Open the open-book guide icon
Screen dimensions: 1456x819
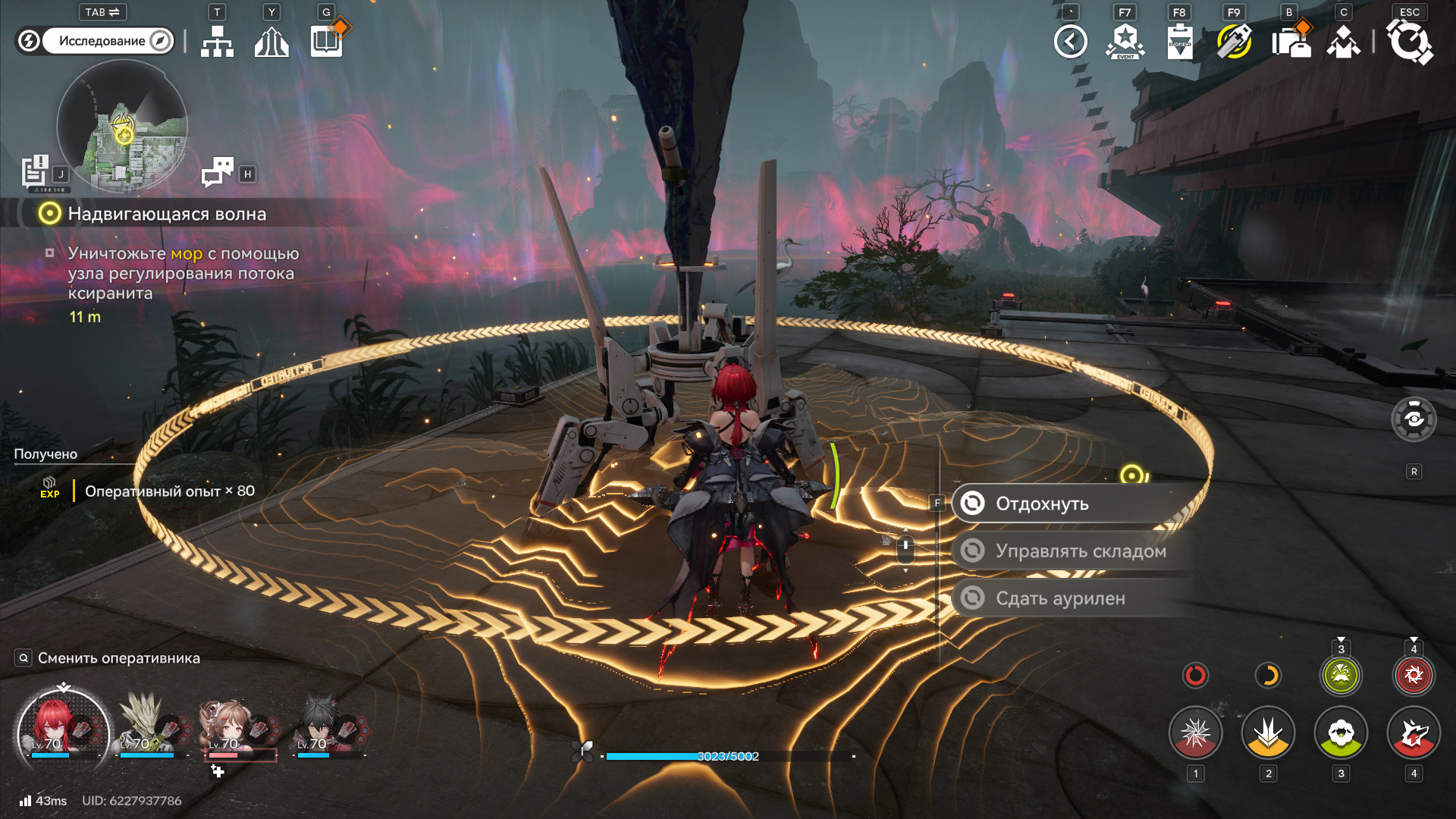(327, 42)
